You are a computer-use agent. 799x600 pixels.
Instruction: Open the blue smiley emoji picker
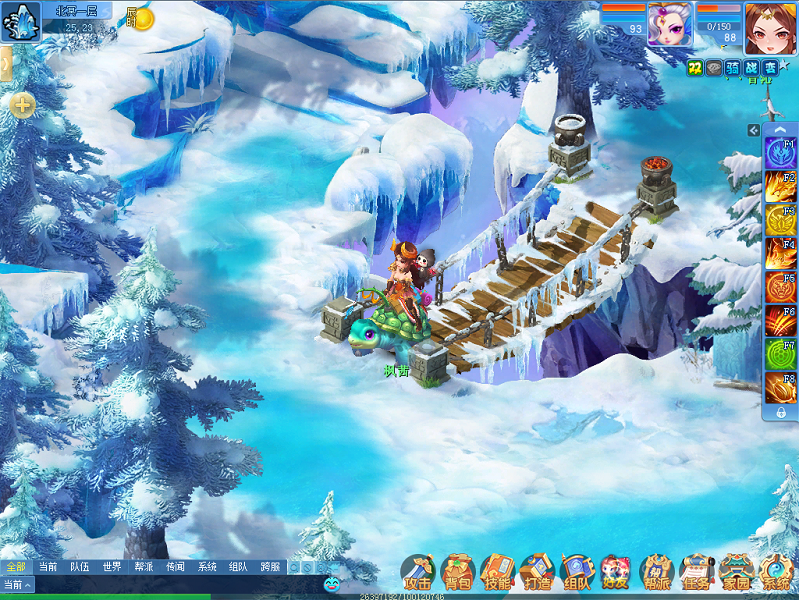click(x=332, y=583)
